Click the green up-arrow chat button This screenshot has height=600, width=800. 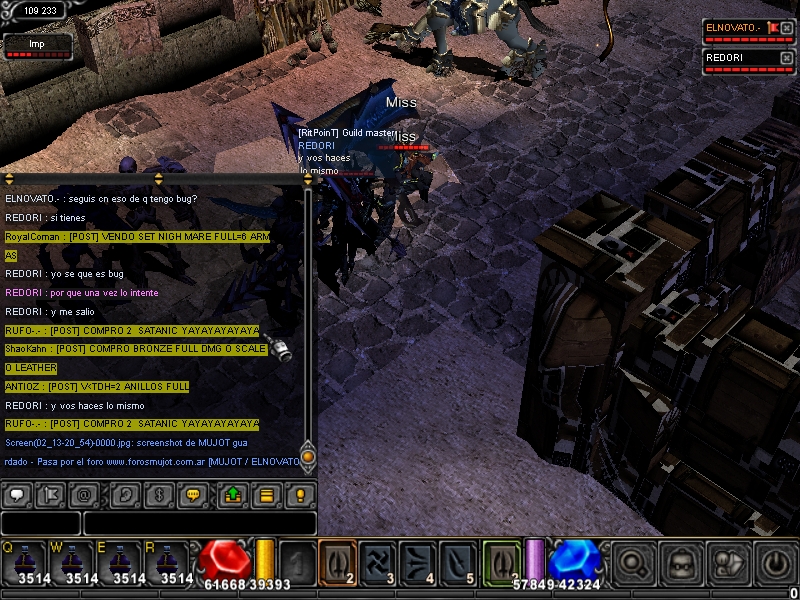tap(233, 494)
